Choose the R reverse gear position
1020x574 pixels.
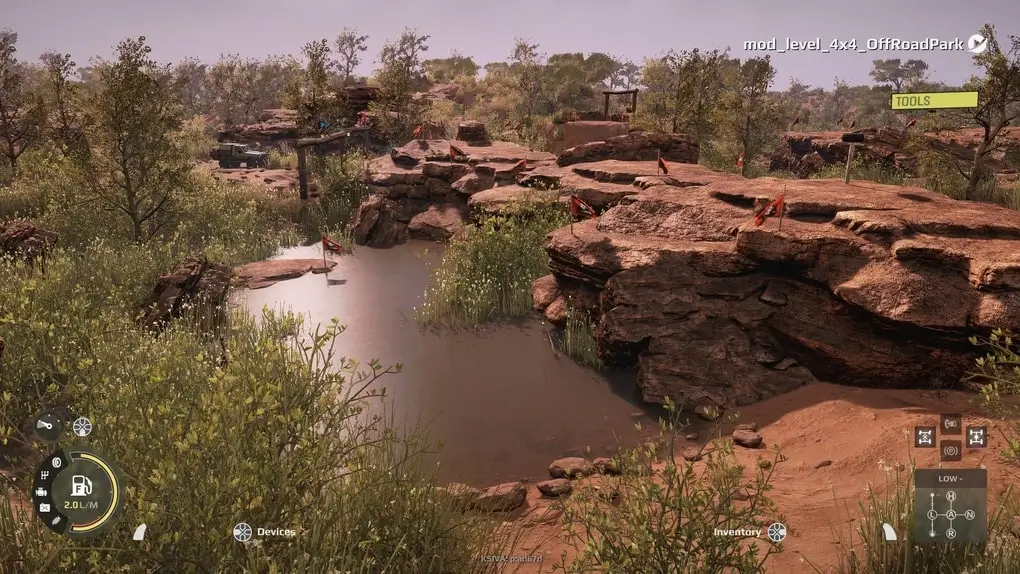pyautogui.click(x=951, y=533)
